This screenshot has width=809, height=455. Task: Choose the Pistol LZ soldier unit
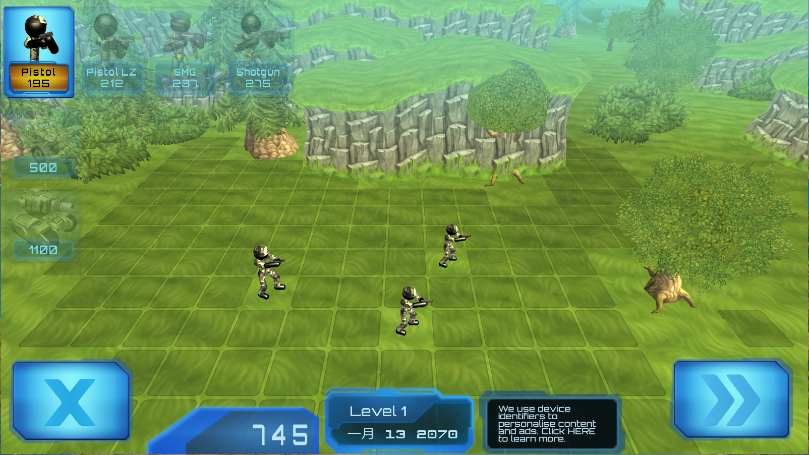(111, 51)
